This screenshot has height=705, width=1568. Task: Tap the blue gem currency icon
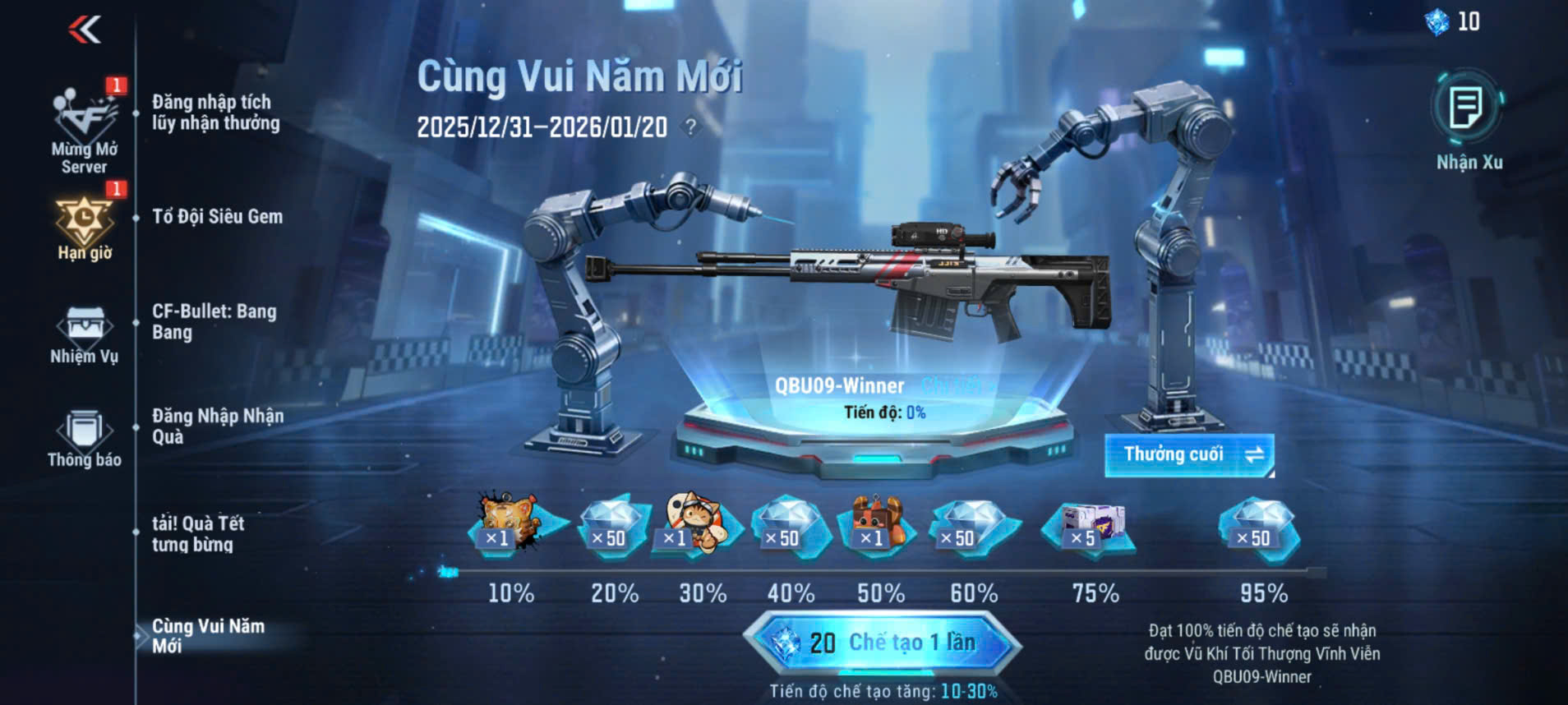click(1437, 22)
